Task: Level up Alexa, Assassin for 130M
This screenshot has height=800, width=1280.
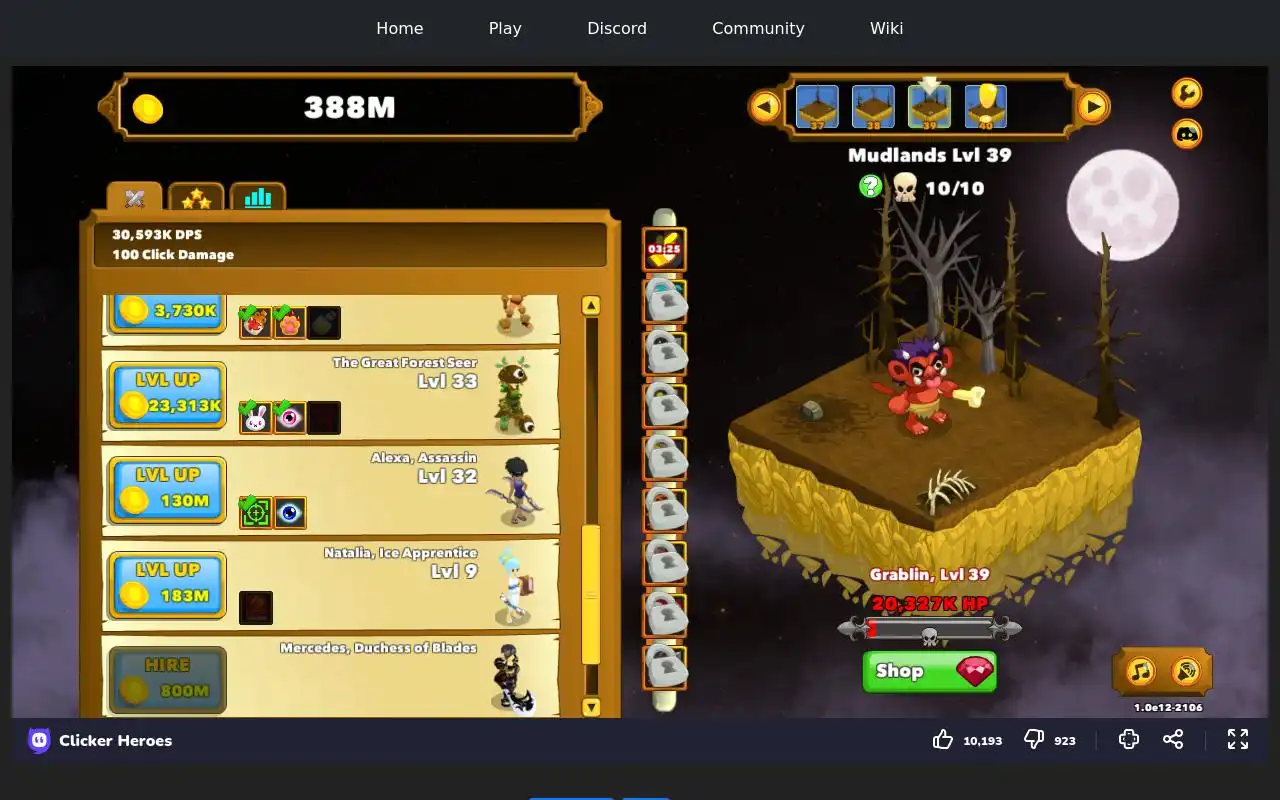Action: click(x=167, y=489)
